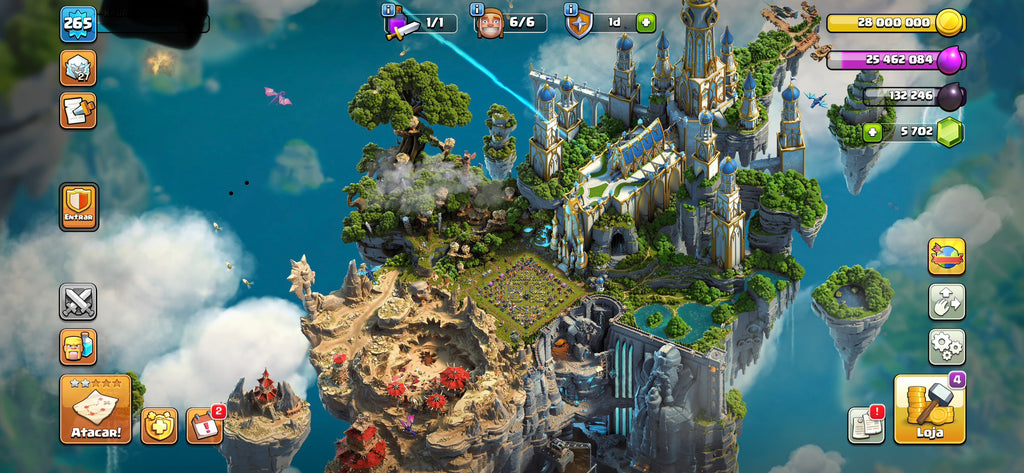This screenshot has width=1024, height=473.
Task: Open the calendar events icon with badge
Action: [204, 426]
